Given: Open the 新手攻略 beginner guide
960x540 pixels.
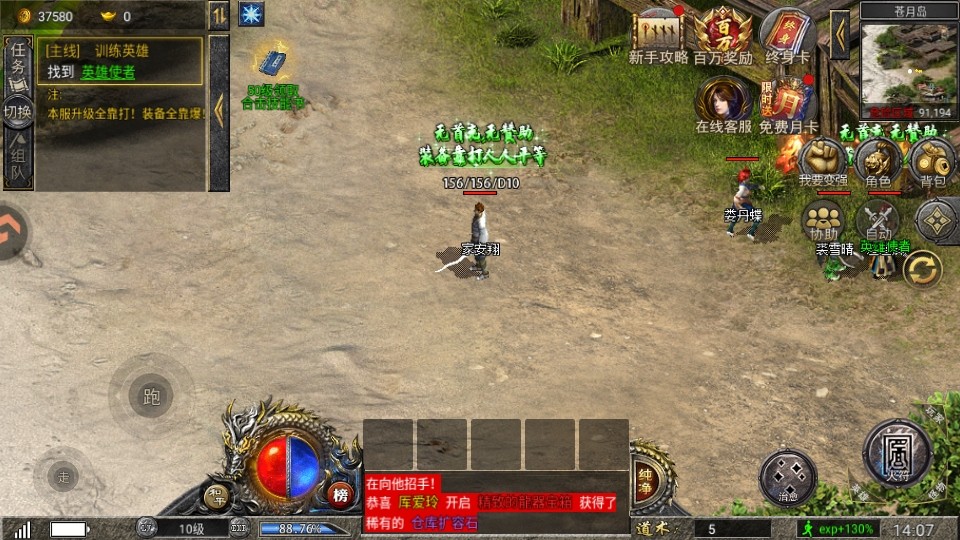Looking at the screenshot, I should pos(658,36).
